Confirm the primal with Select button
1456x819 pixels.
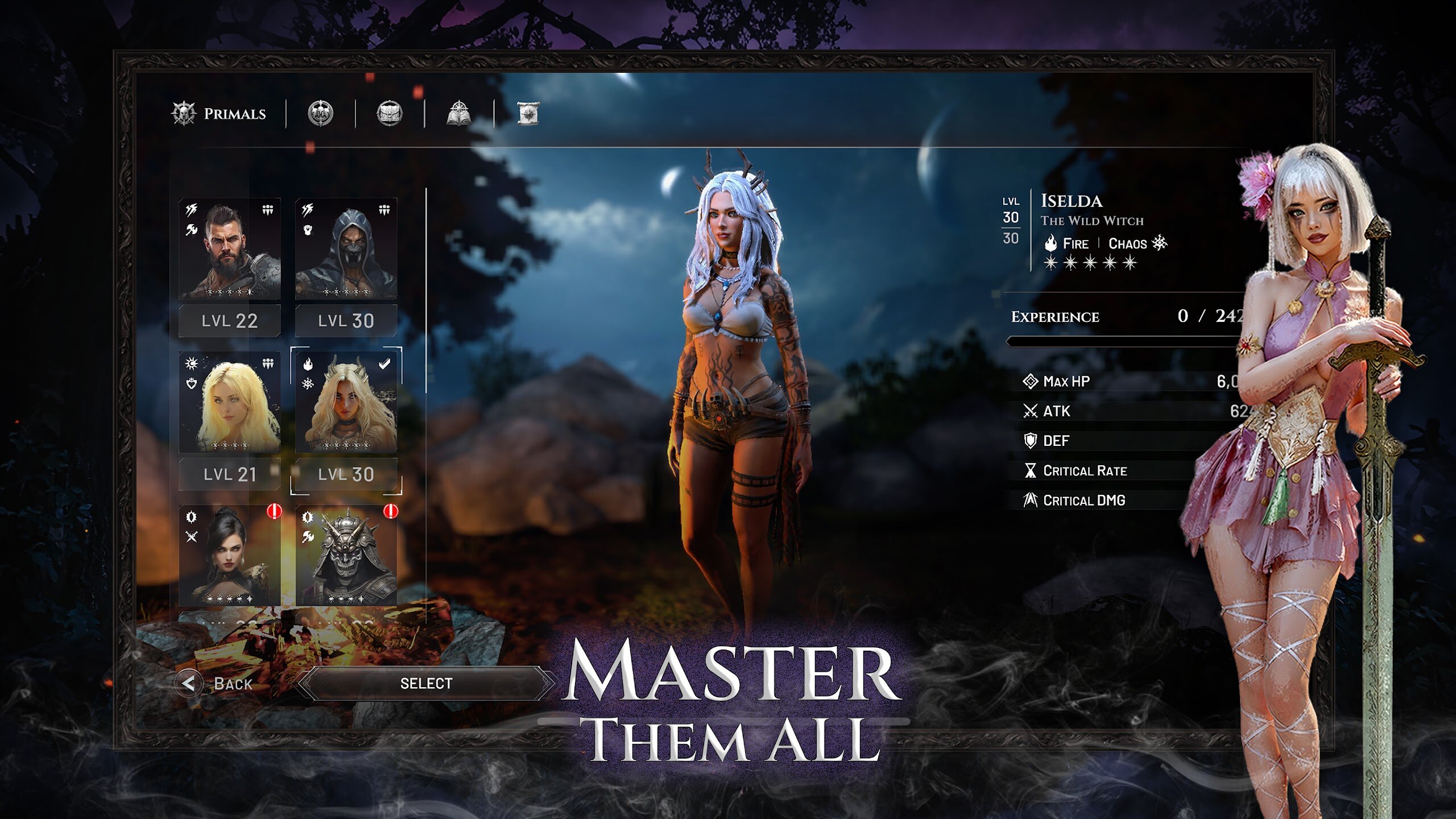point(426,683)
